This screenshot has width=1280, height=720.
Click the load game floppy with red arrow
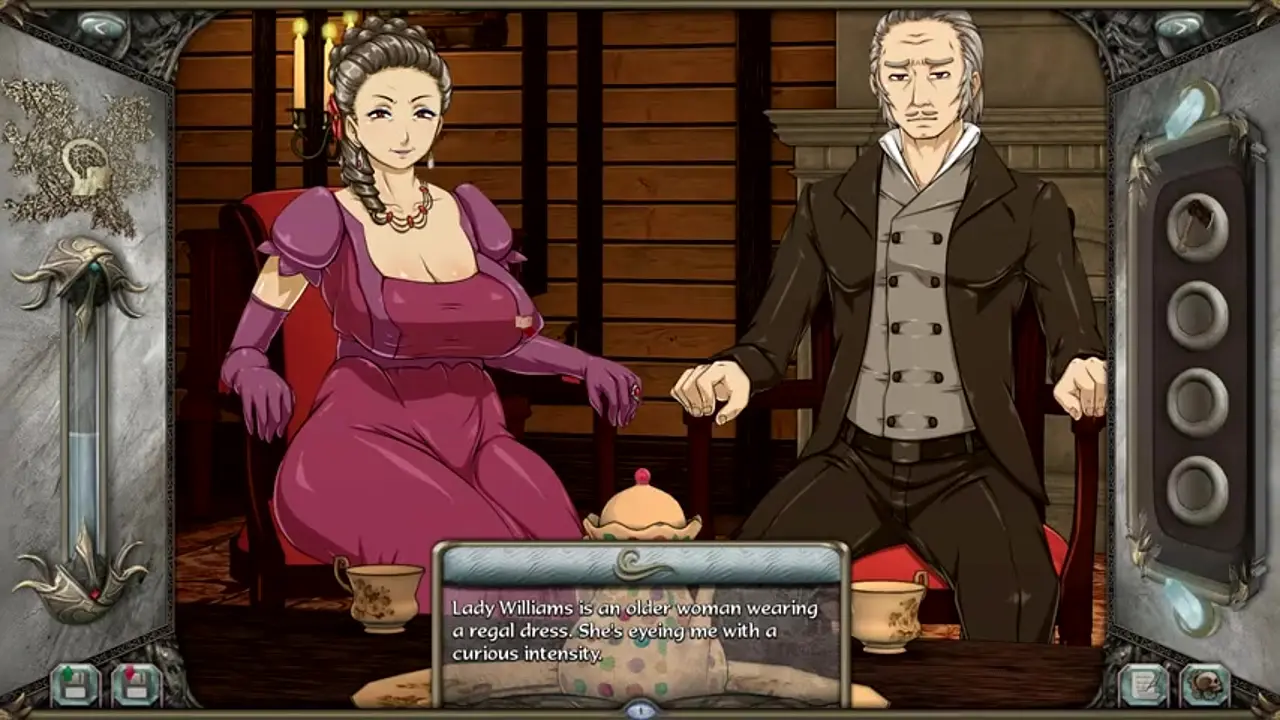click(x=135, y=684)
